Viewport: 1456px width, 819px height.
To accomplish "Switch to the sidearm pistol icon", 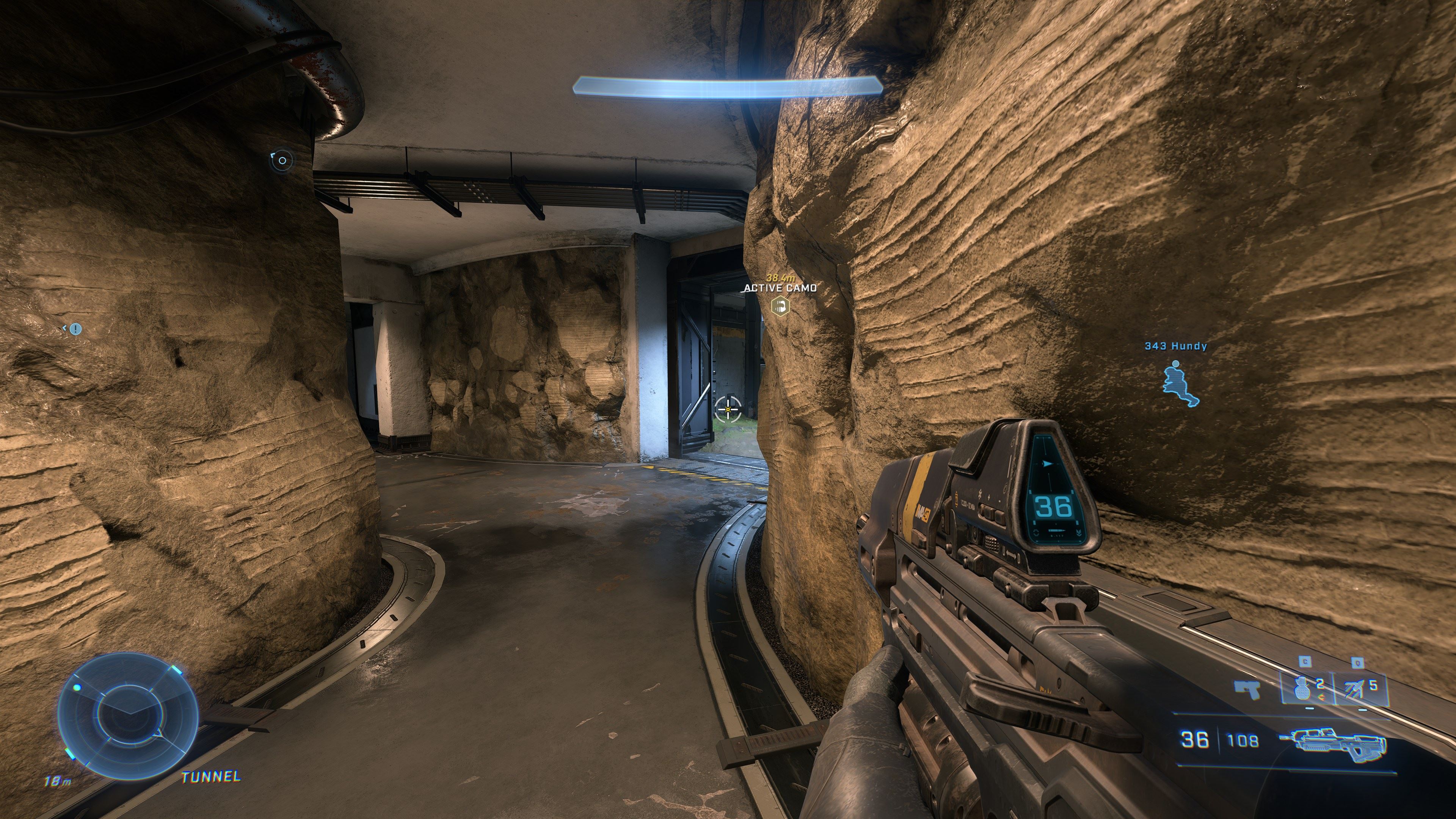I will pos(1246,690).
